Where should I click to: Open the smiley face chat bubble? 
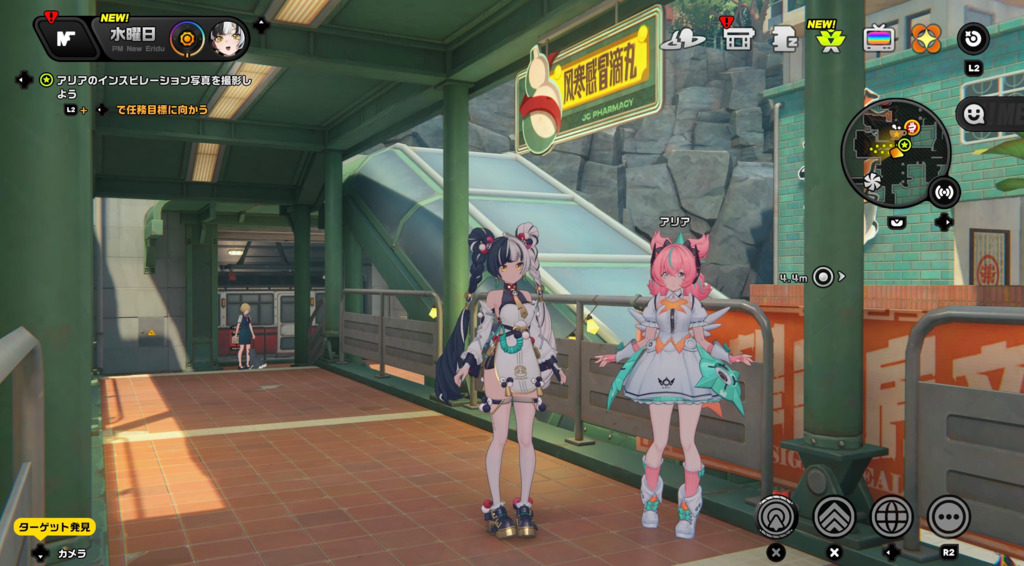click(973, 114)
